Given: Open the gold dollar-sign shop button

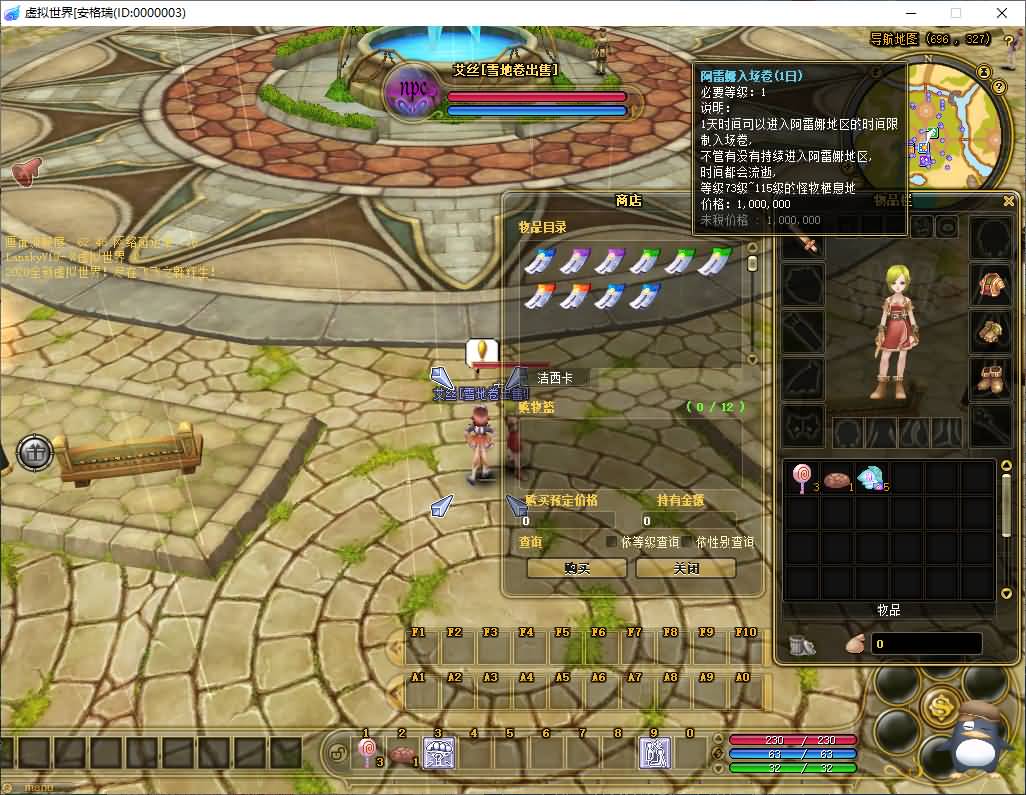Looking at the screenshot, I should [x=940, y=707].
